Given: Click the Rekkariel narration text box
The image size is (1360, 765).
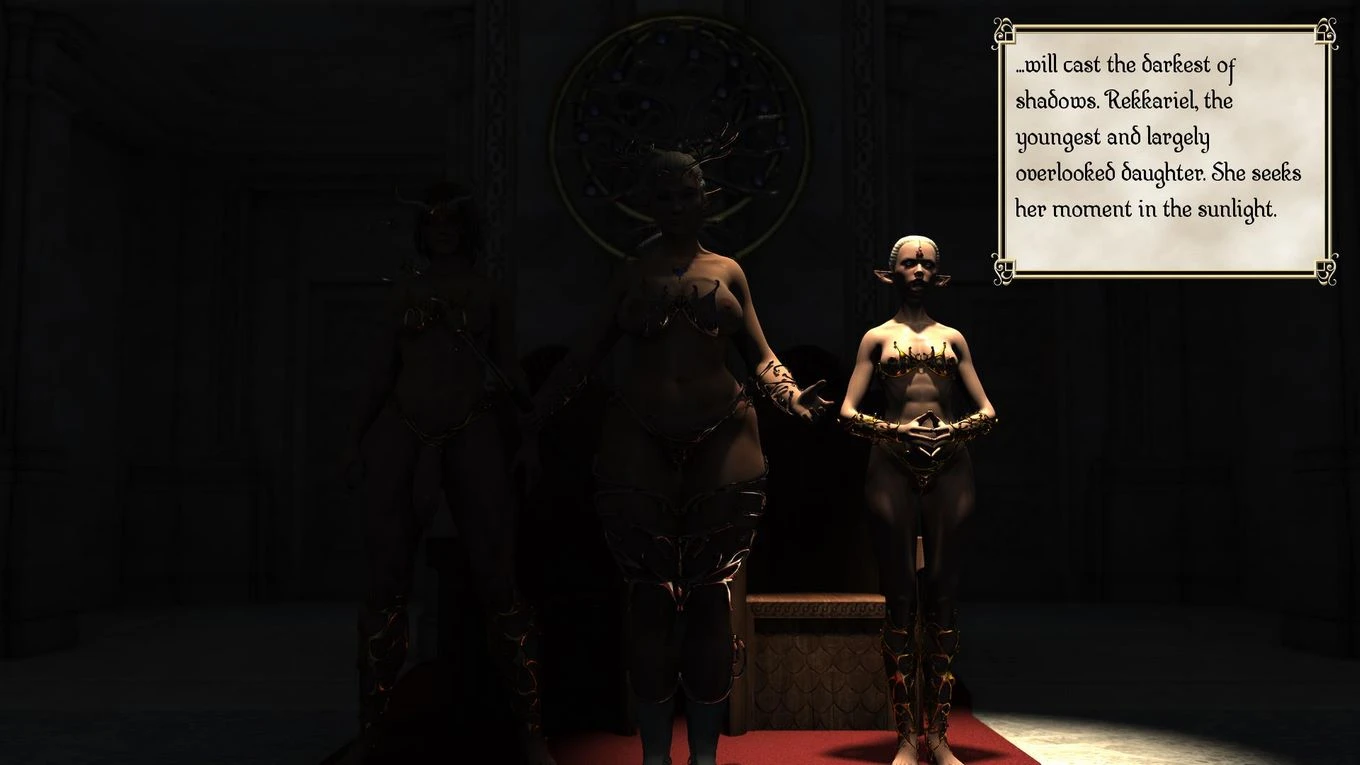Looking at the screenshot, I should click(x=1164, y=151).
